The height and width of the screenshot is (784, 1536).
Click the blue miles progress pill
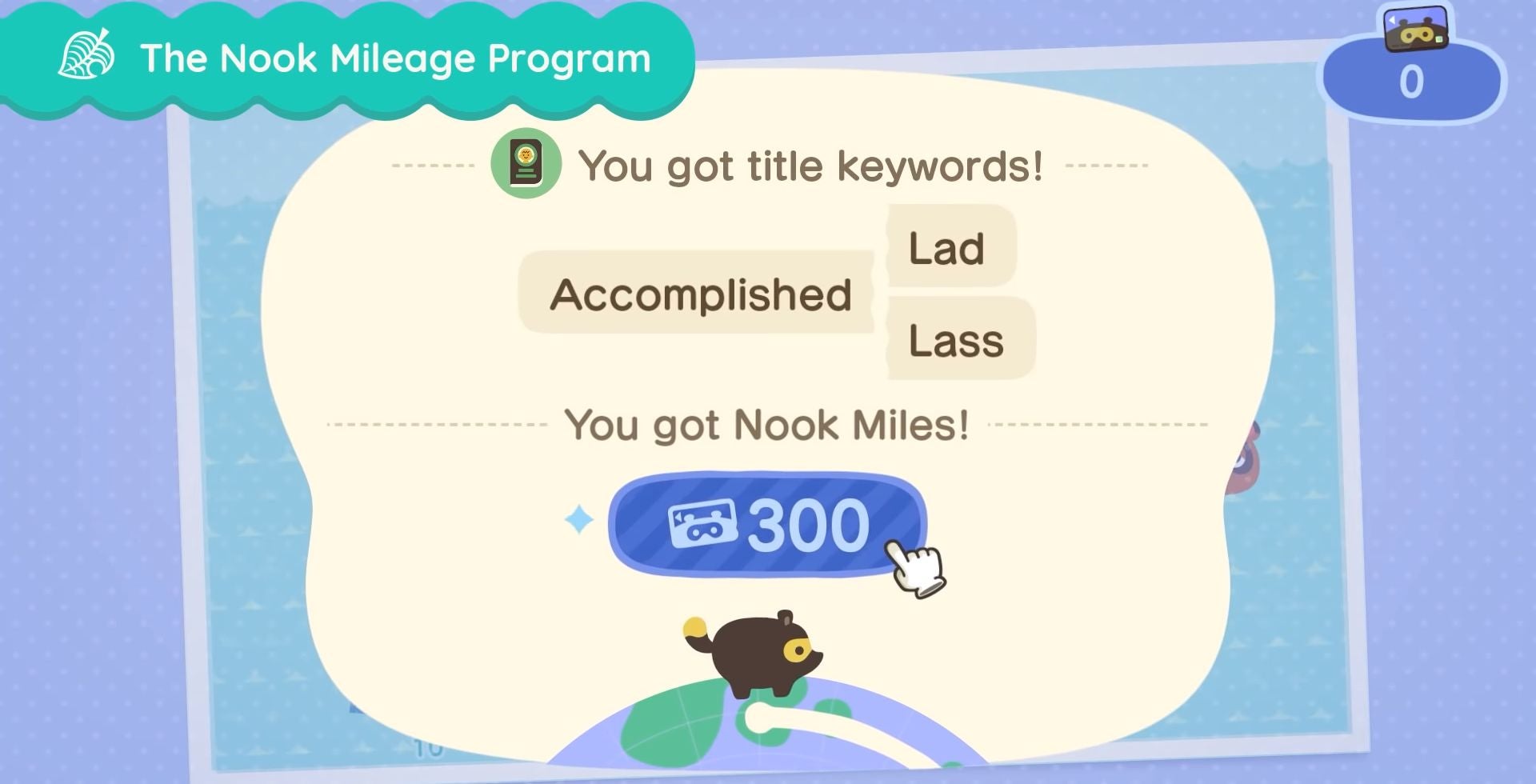[x=768, y=527]
